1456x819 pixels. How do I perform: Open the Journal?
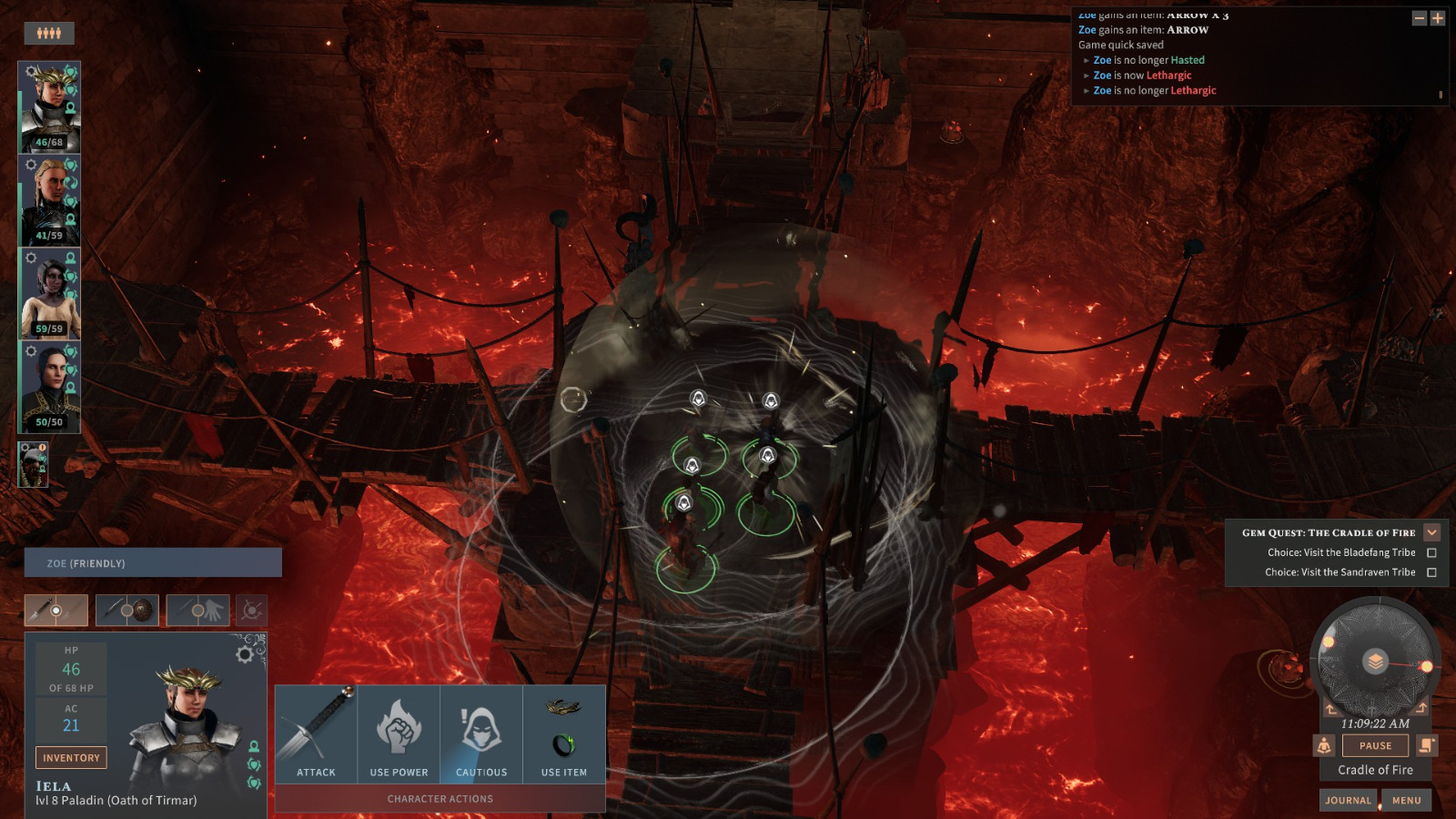pos(1348,800)
